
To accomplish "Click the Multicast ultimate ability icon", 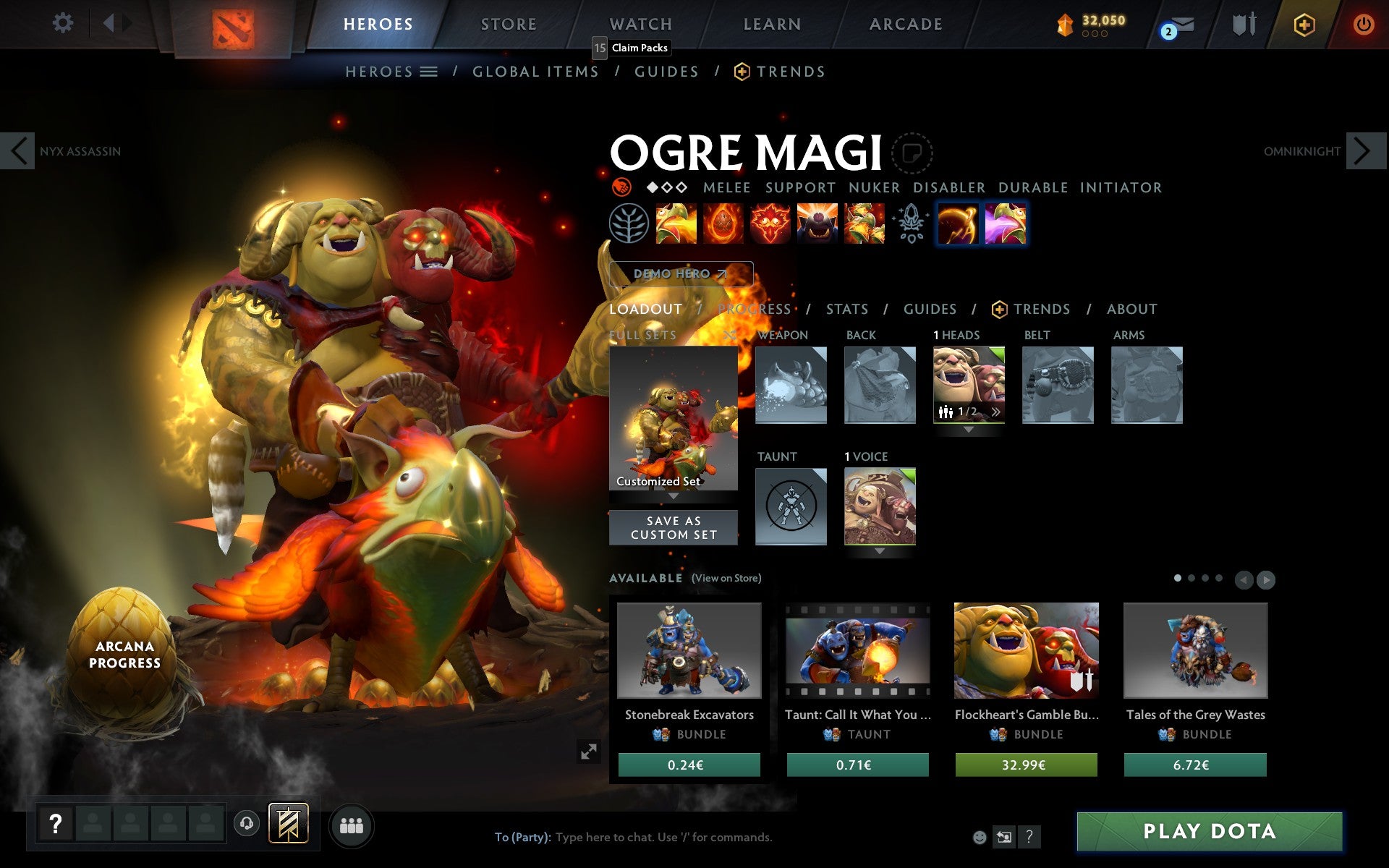I will pos(865,224).
